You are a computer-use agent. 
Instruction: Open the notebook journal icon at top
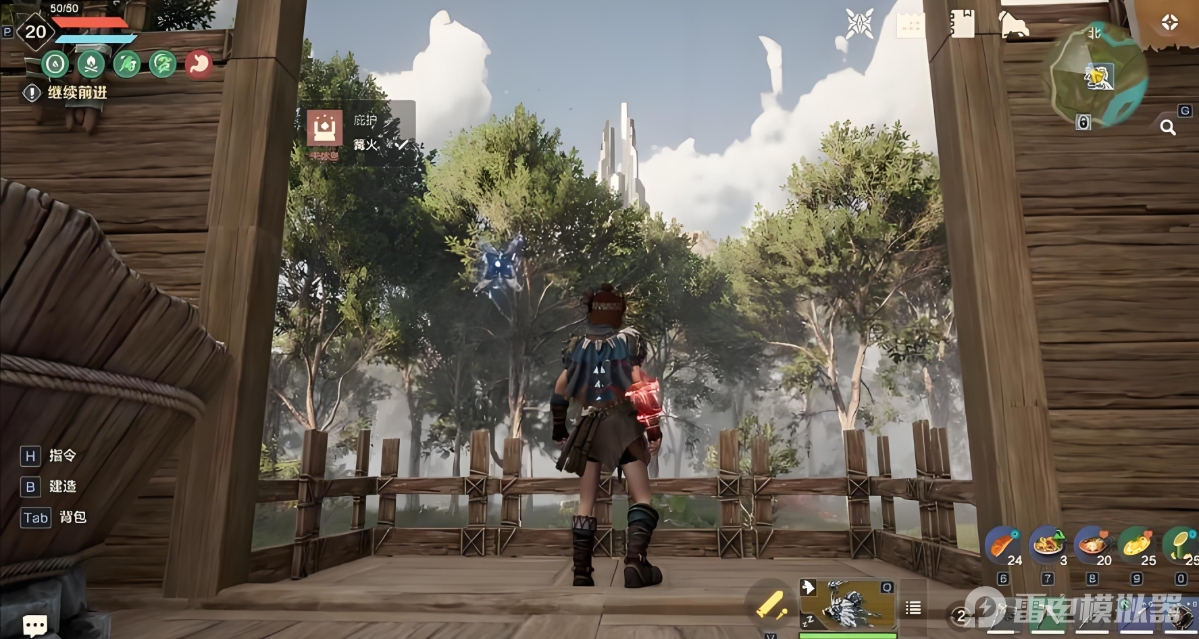(x=962, y=24)
